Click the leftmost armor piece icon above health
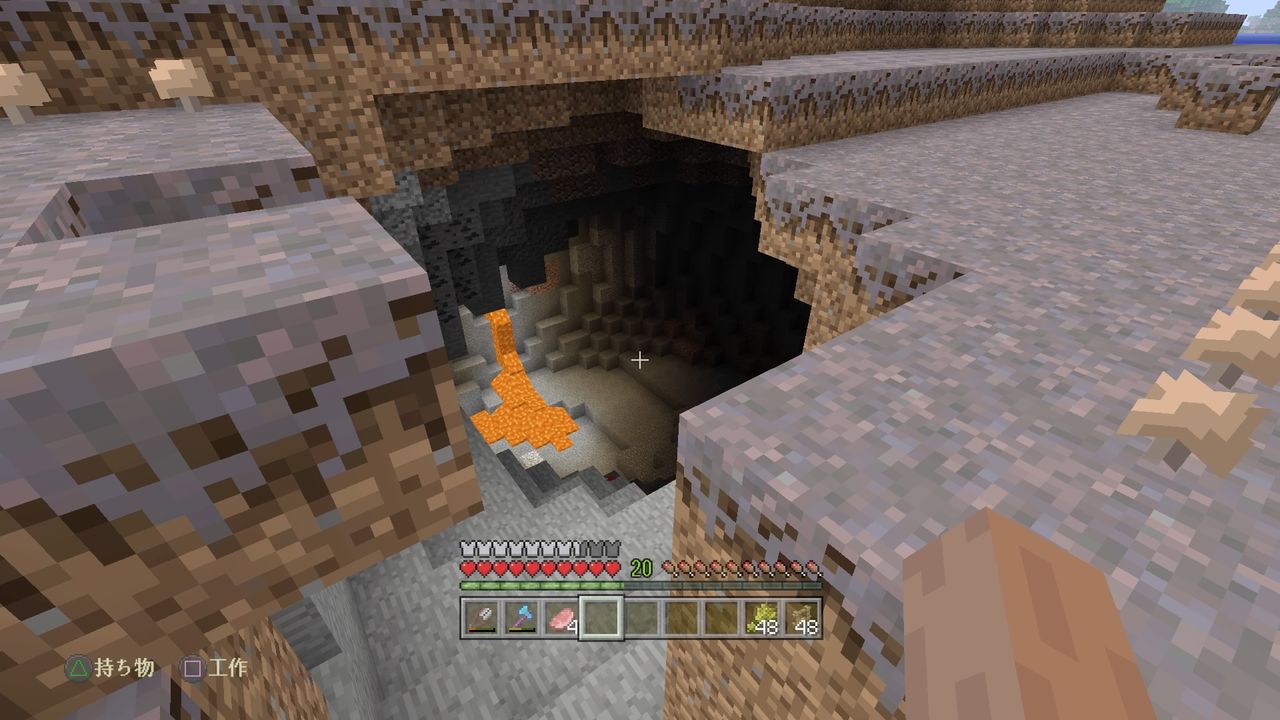 tap(466, 548)
